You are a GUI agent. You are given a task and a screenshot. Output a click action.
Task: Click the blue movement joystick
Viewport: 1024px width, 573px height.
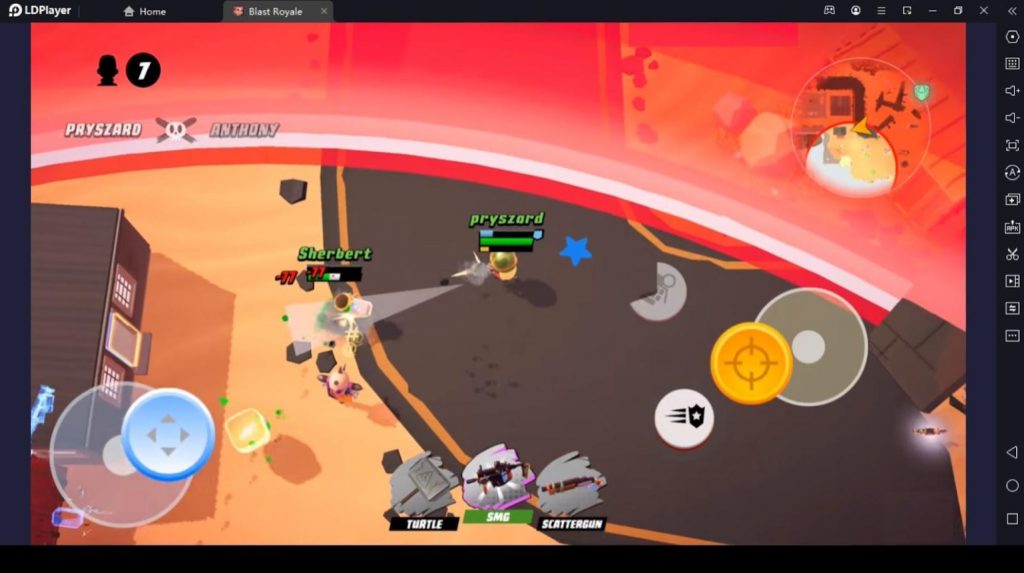pyautogui.click(x=168, y=435)
